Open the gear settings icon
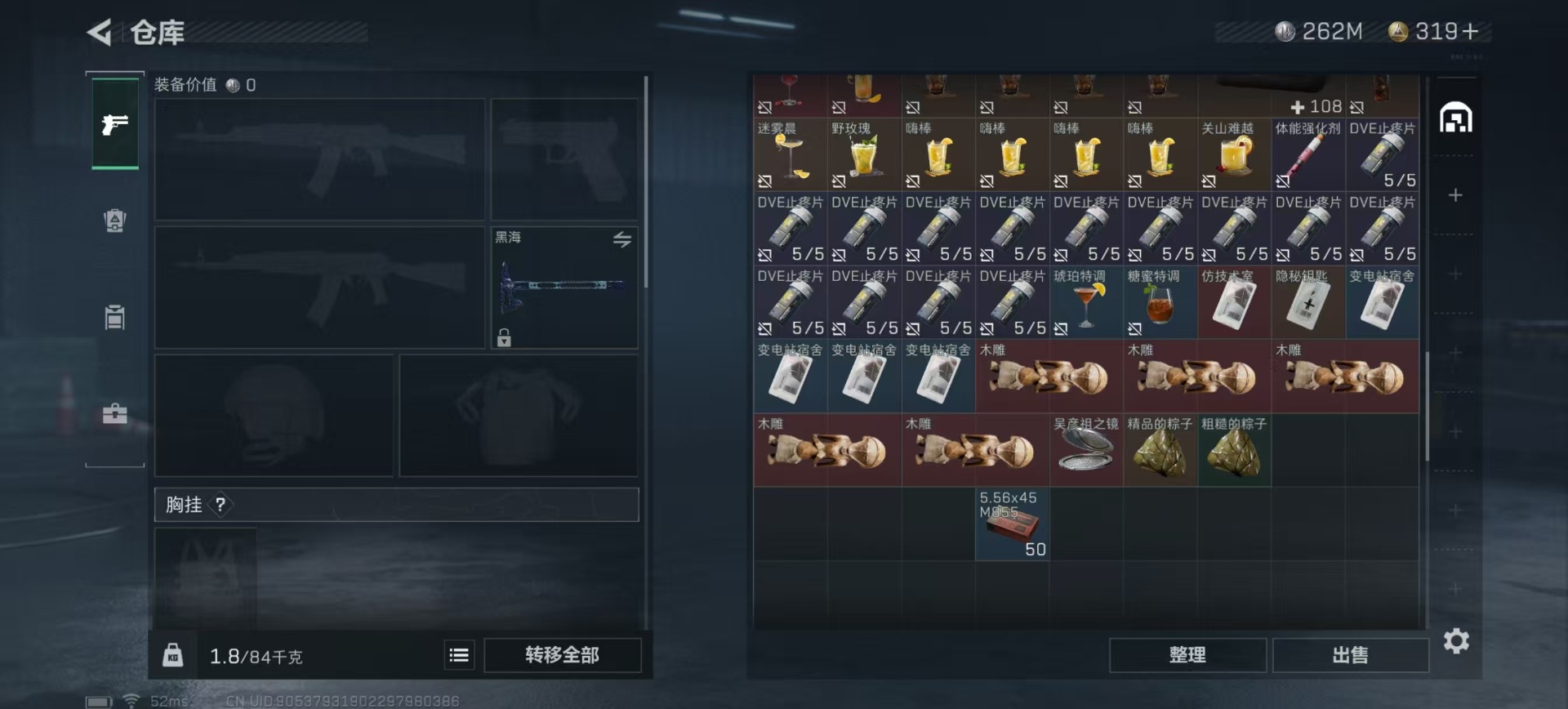 [x=1456, y=641]
